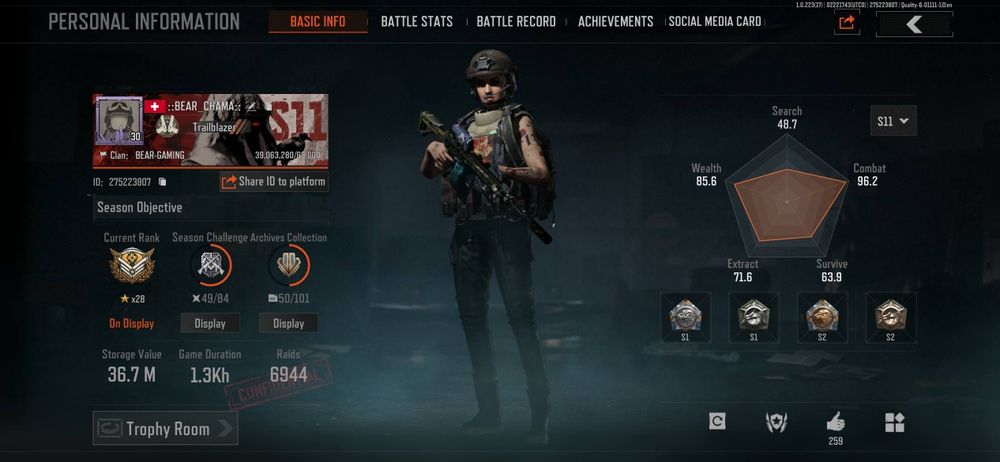Display the Season Challenge badge
This screenshot has width=1000, height=462.
coord(210,323)
